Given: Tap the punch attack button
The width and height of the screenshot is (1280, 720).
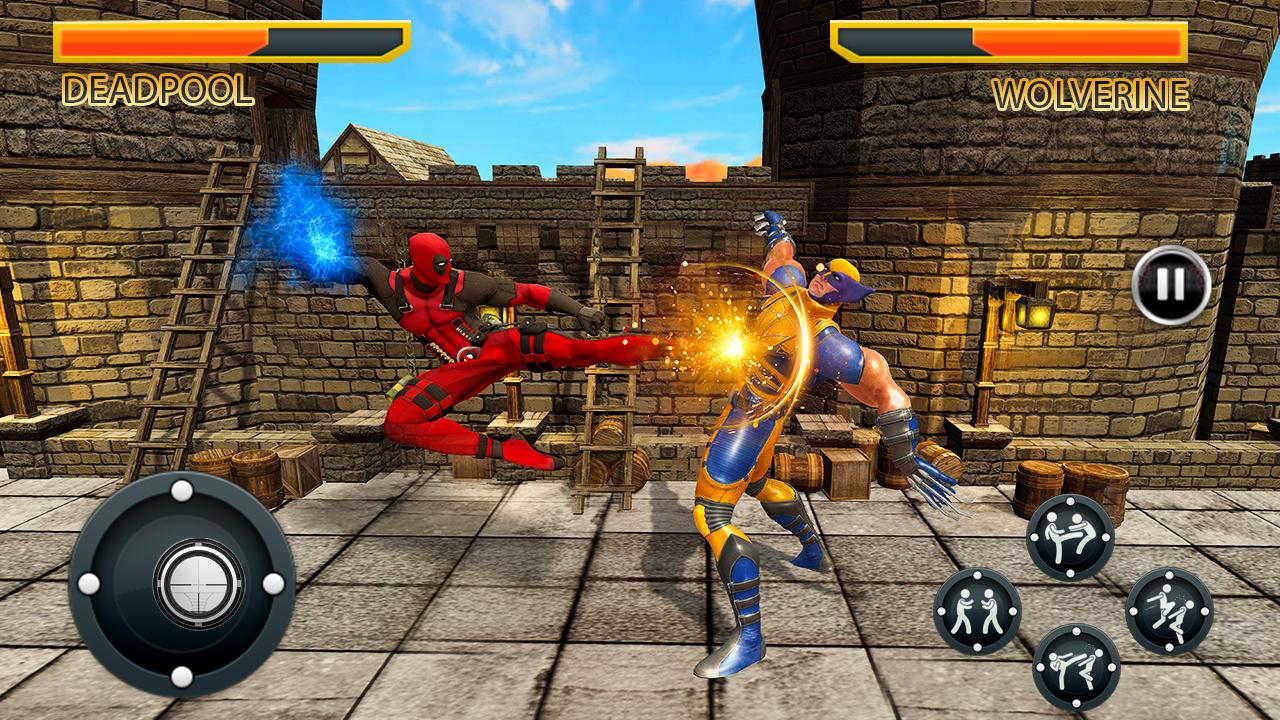Looking at the screenshot, I should [975, 610].
